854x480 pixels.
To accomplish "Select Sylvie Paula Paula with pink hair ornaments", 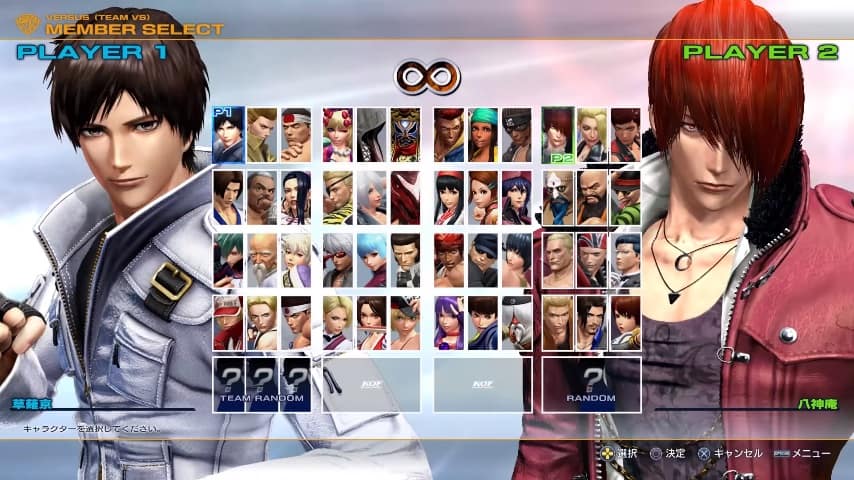I will coord(338,135).
